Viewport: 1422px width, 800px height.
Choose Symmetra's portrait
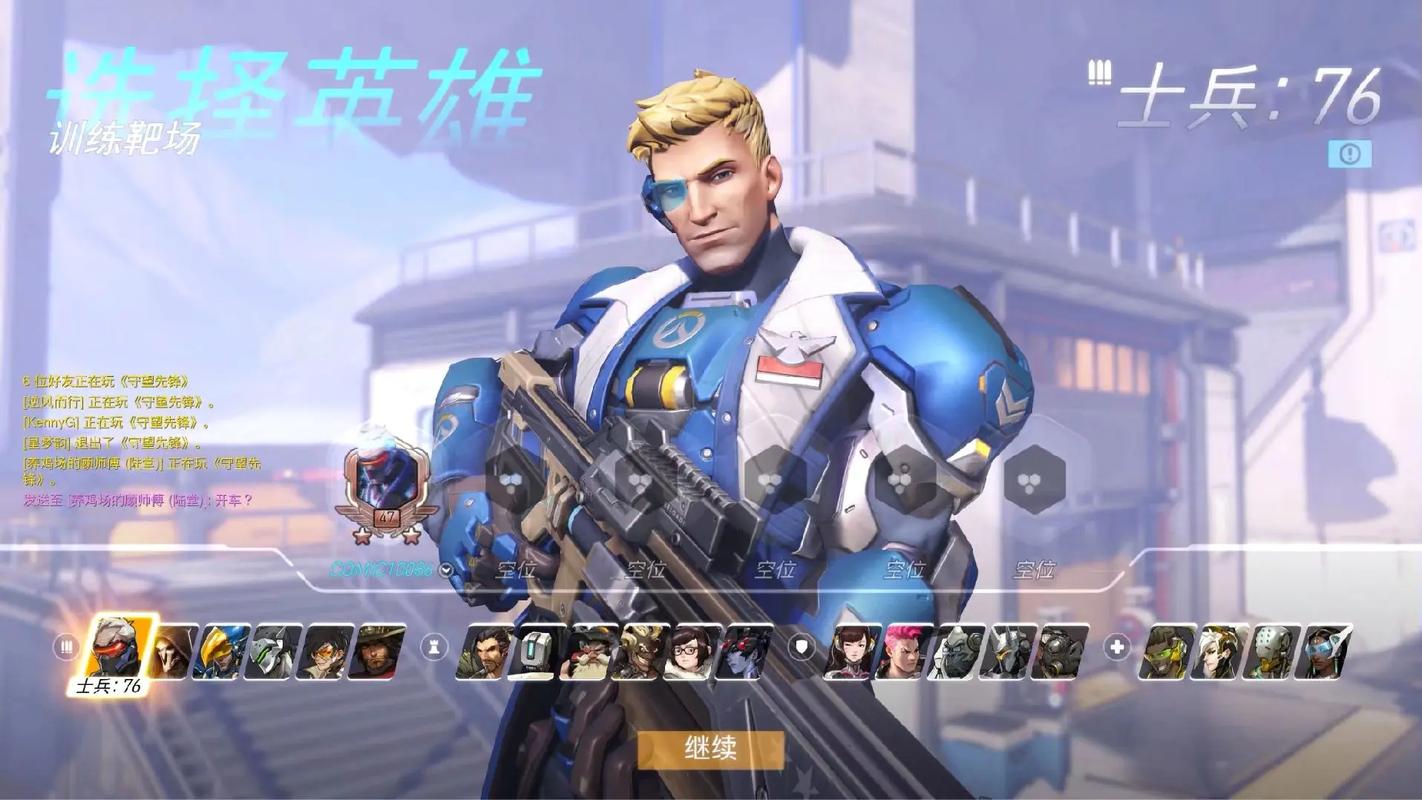point(1325,652)
